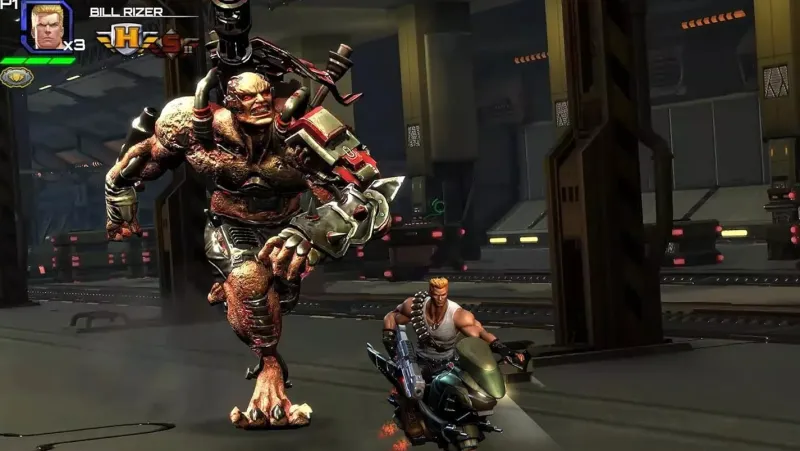
Task: Switch to the red S weapon icon
Action: pyautogui.click(x=172, y=42)
